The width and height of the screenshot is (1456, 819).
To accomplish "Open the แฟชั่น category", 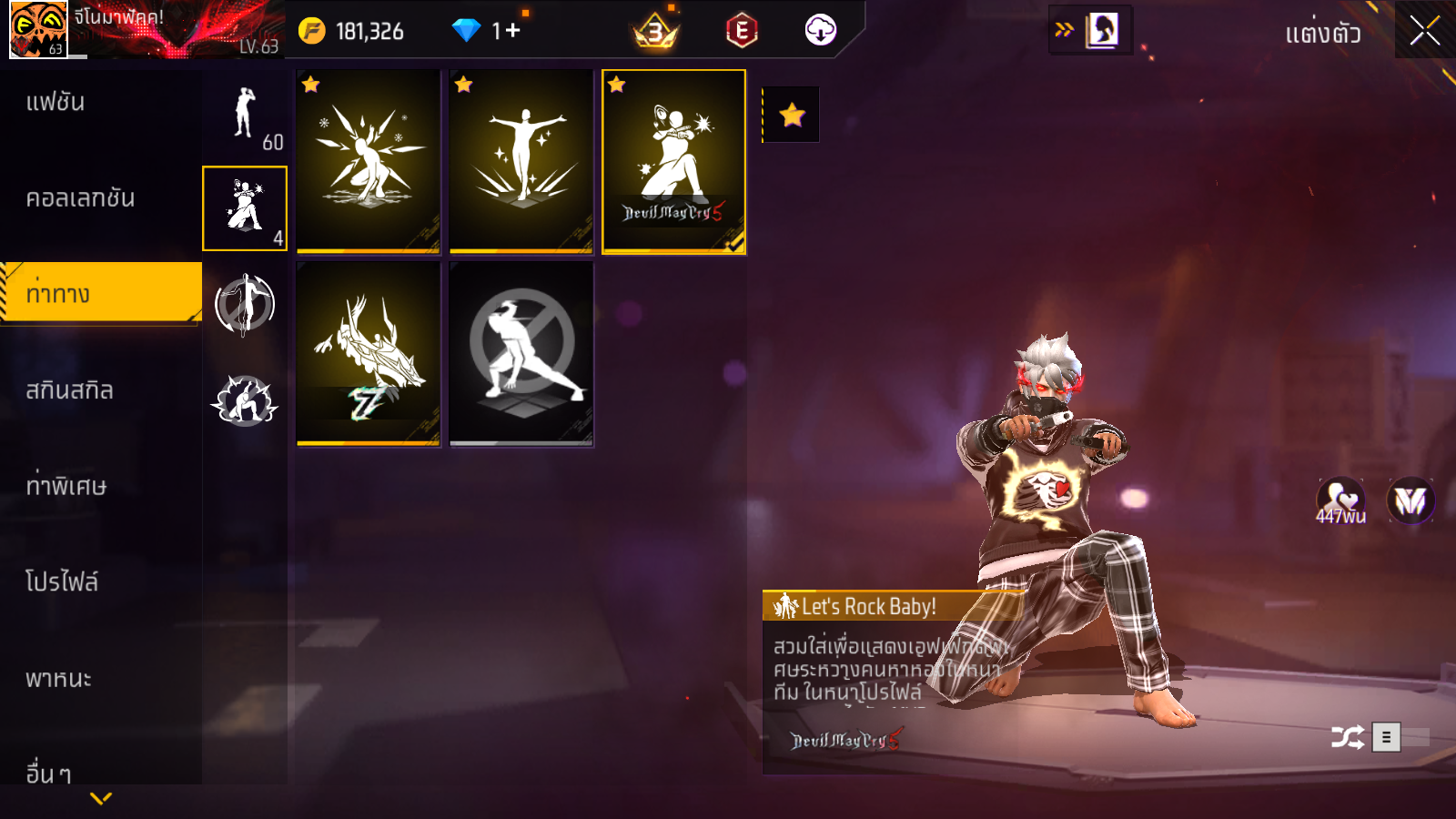I will coord(56,102).
